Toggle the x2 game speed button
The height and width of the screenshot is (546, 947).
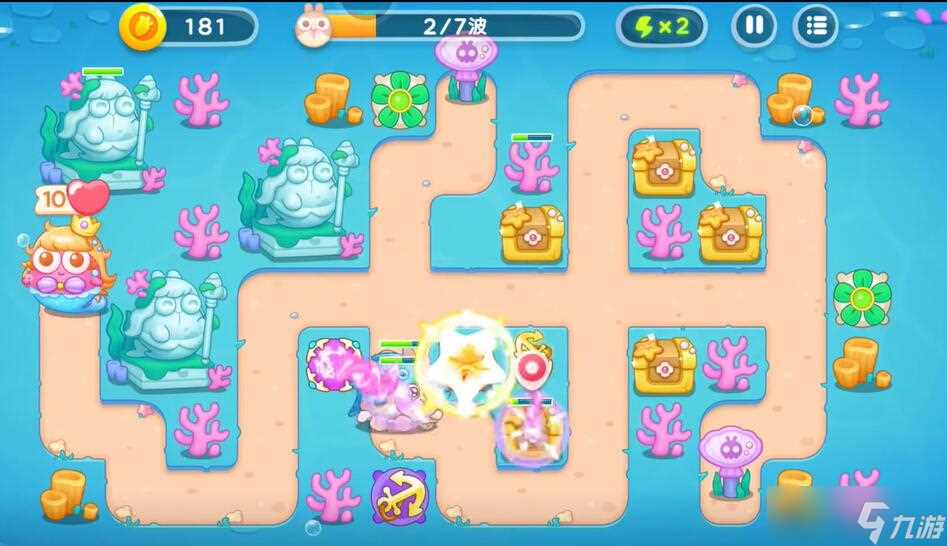tap(661, 26)
